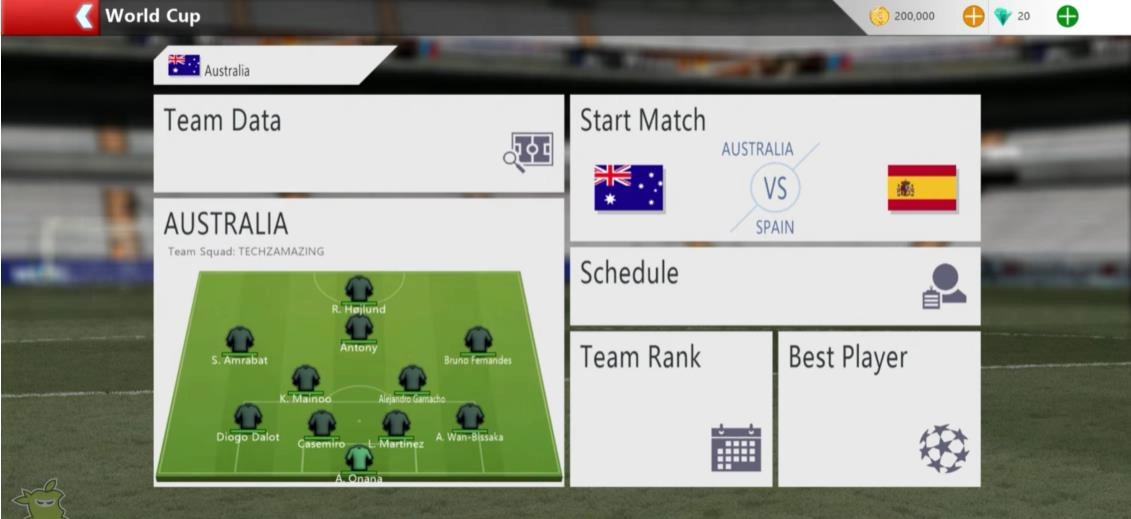Pick A. Wan-Bissaka in the lineup
The image size is (1131, 519).
coord(469,420)
